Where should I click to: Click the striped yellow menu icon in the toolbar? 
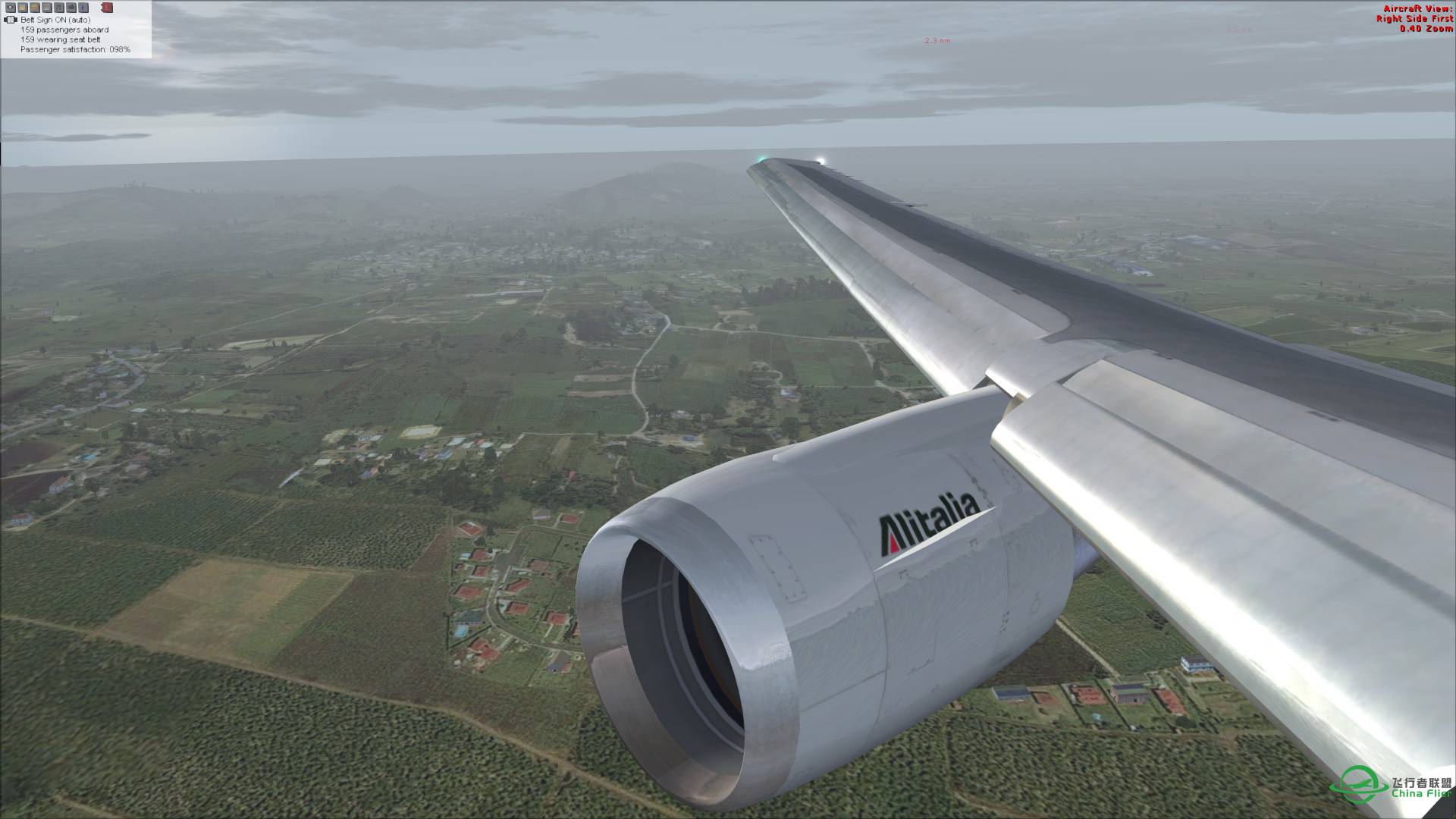(x=35, y=8)
